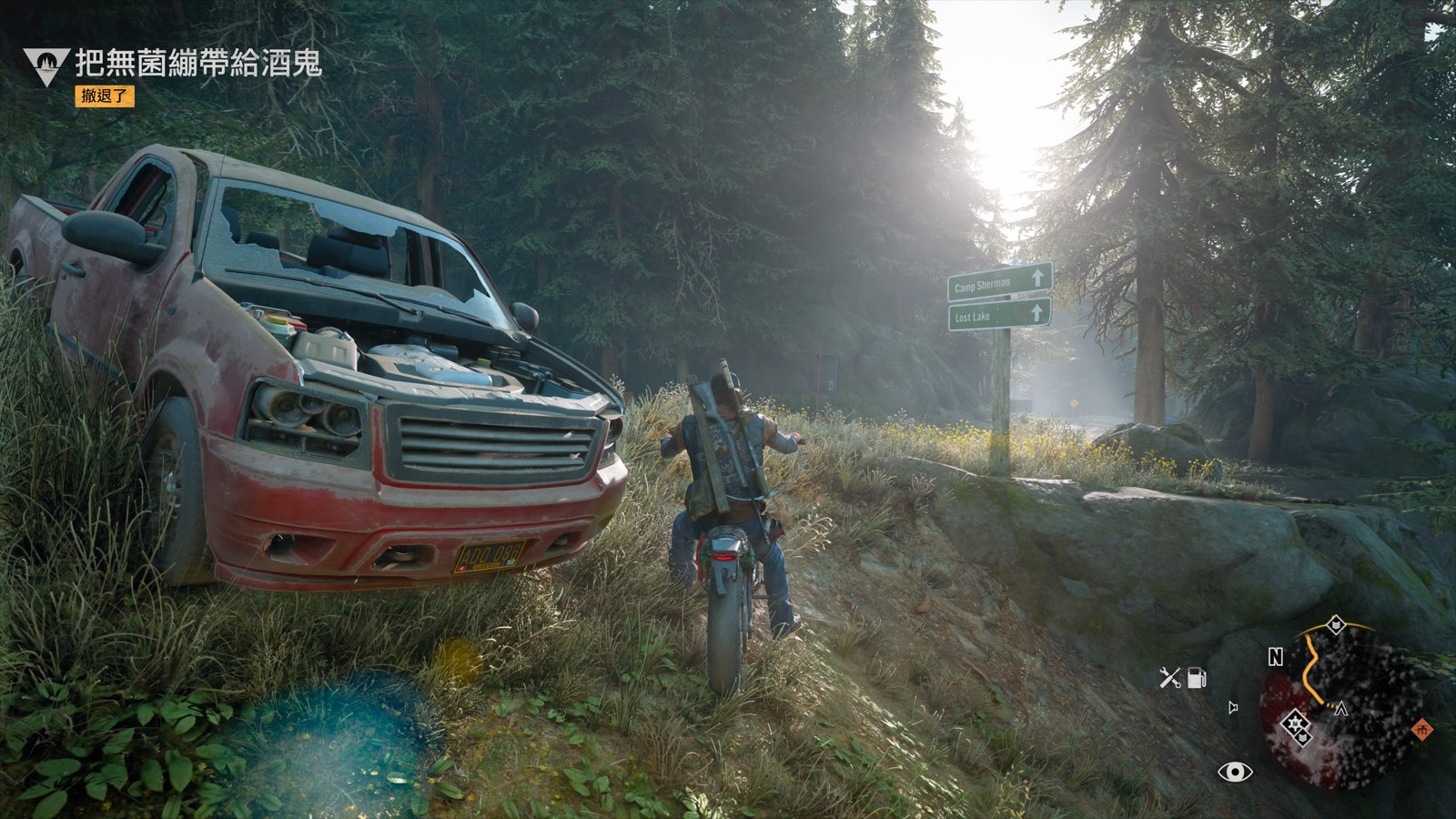Click the triangular mission emblem icon

click(x=45, y=66)
